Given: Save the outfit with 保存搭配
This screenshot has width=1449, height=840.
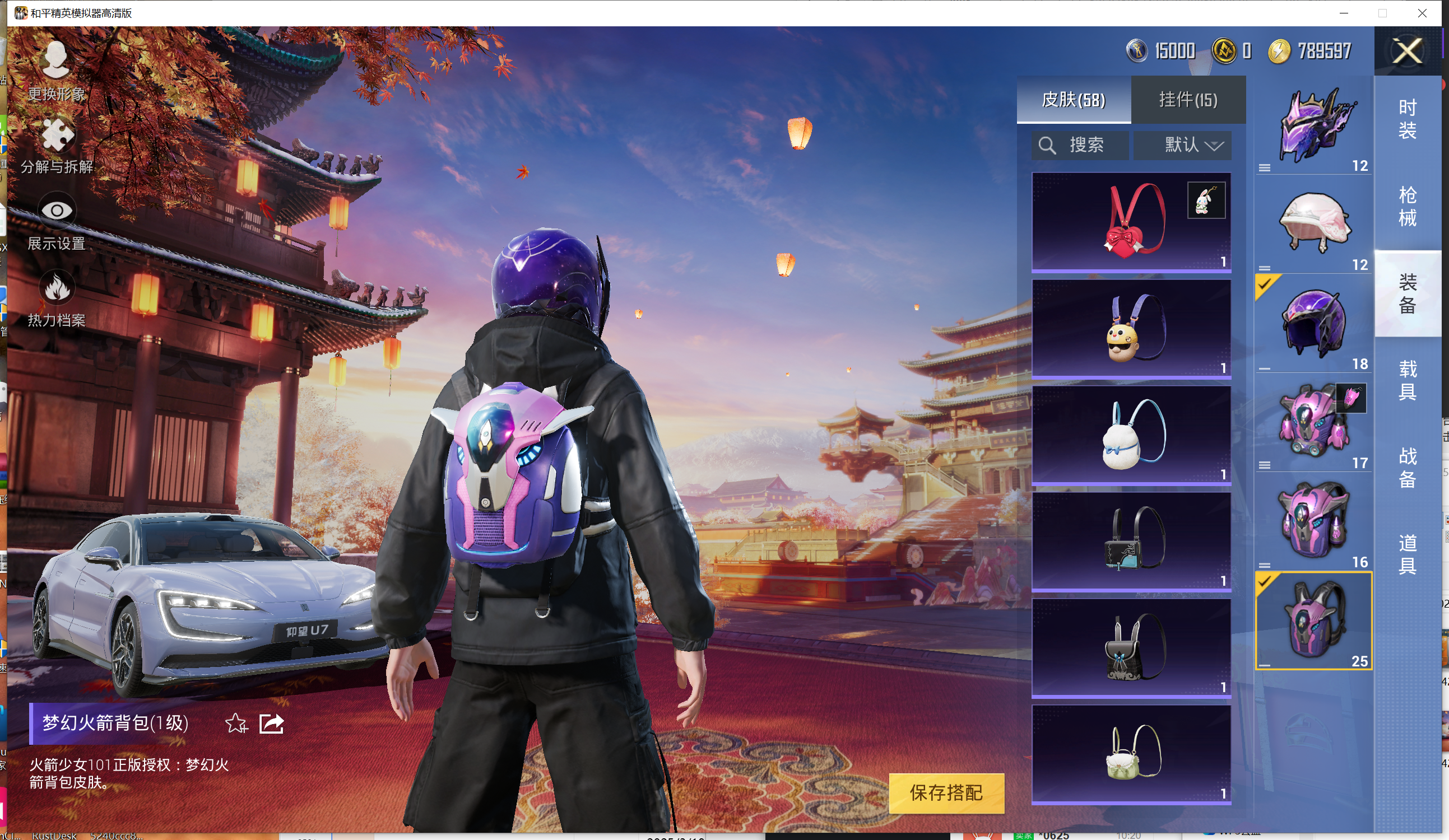Looking at the screenshot, I should 946,793.
